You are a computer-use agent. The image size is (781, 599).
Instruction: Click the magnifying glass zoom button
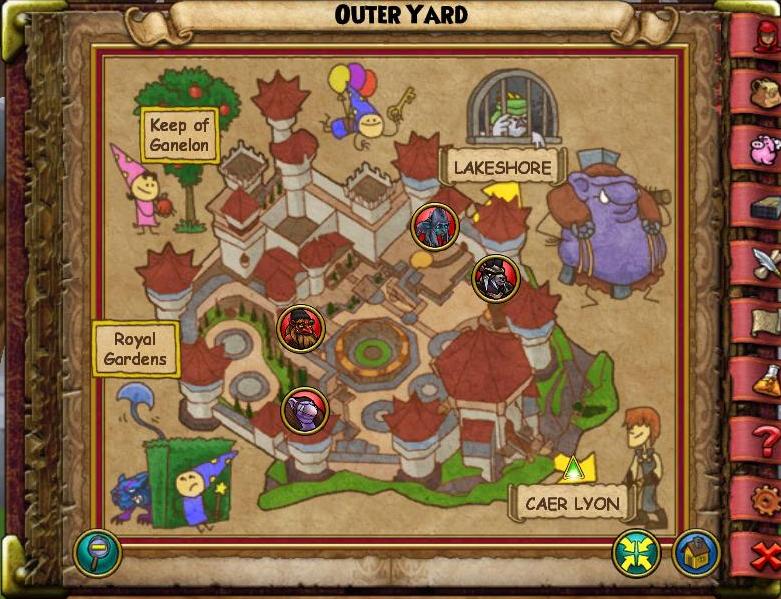97,552
